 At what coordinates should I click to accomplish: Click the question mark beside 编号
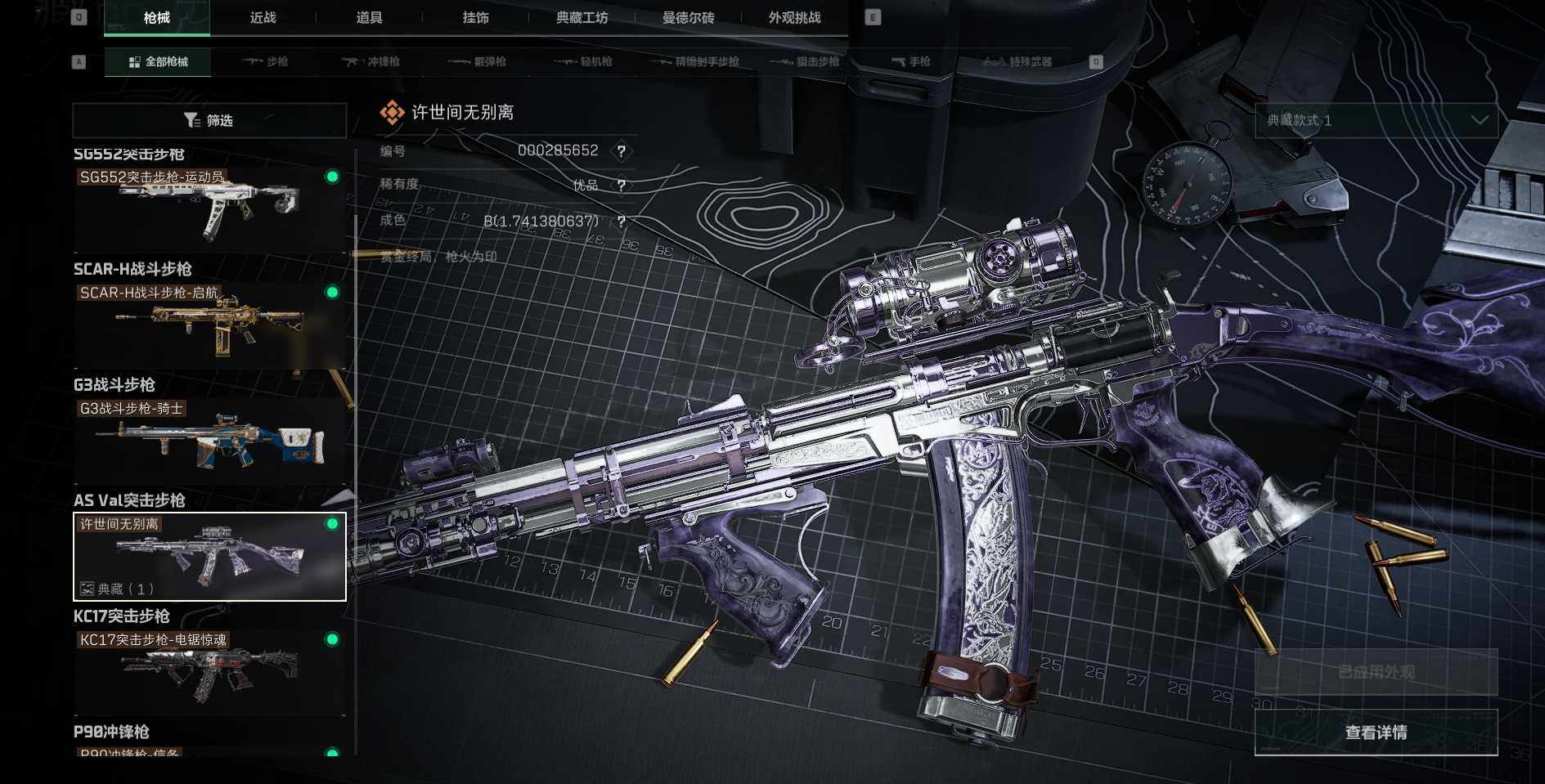[622, 151]
